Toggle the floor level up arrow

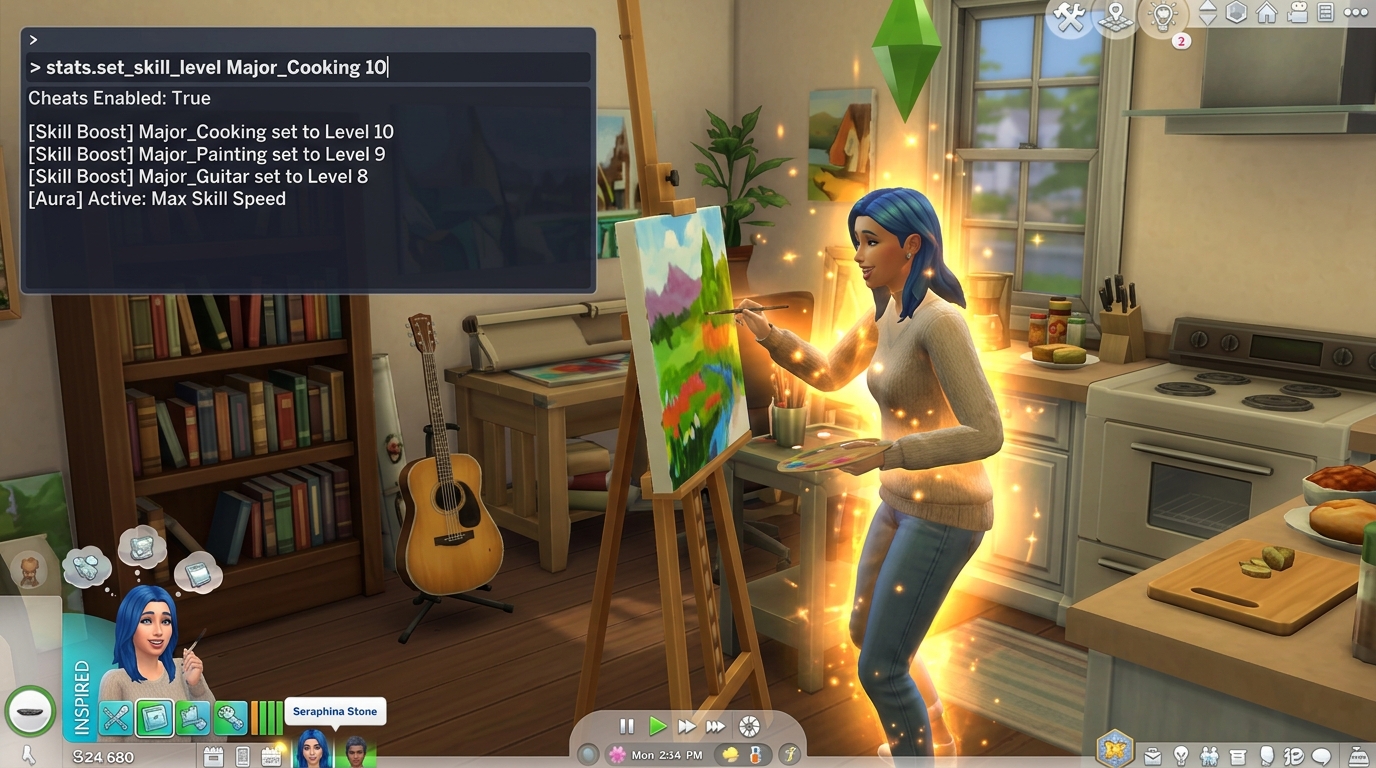click(x=1207, y=8)
